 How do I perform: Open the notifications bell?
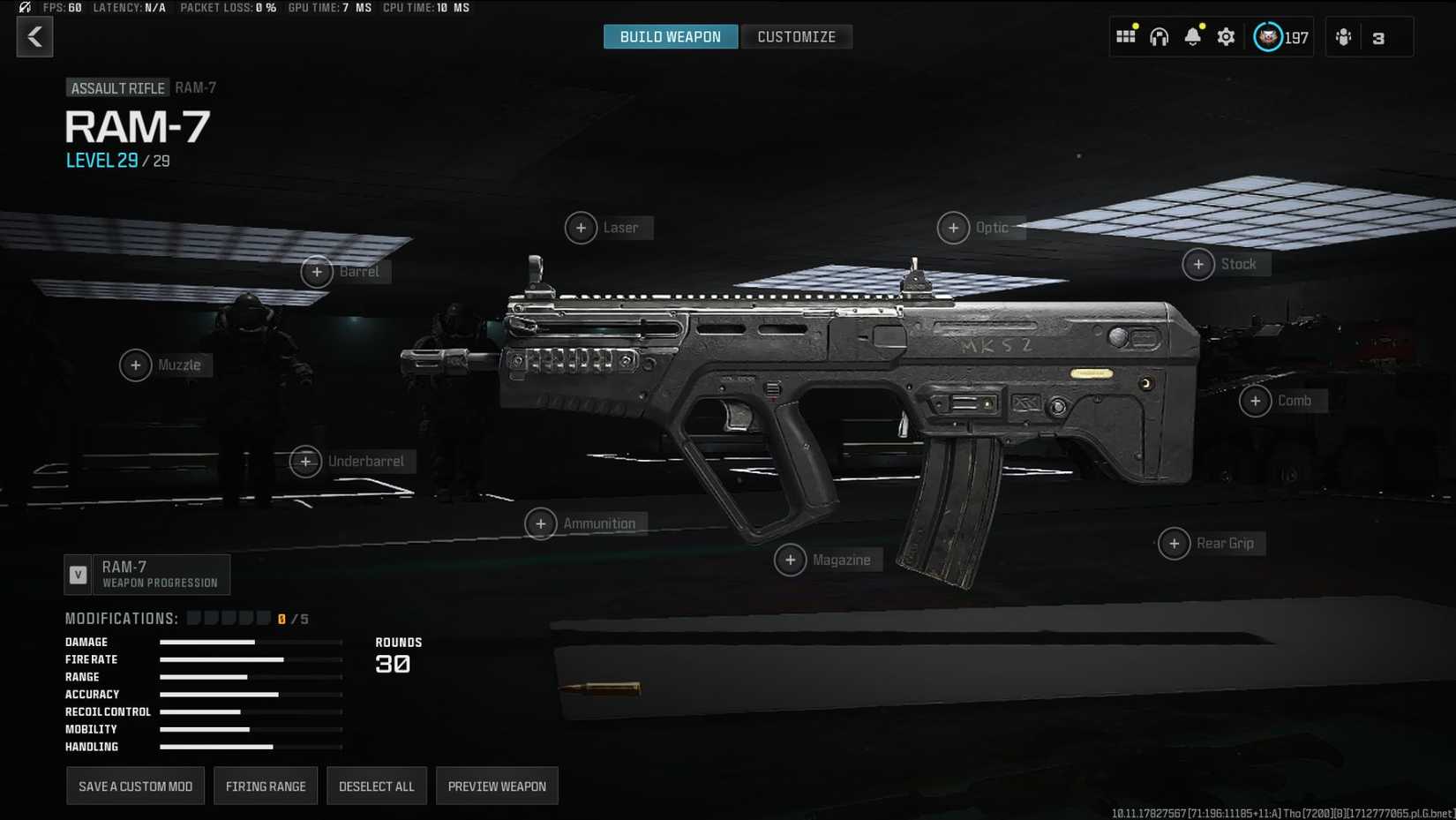1193,36
